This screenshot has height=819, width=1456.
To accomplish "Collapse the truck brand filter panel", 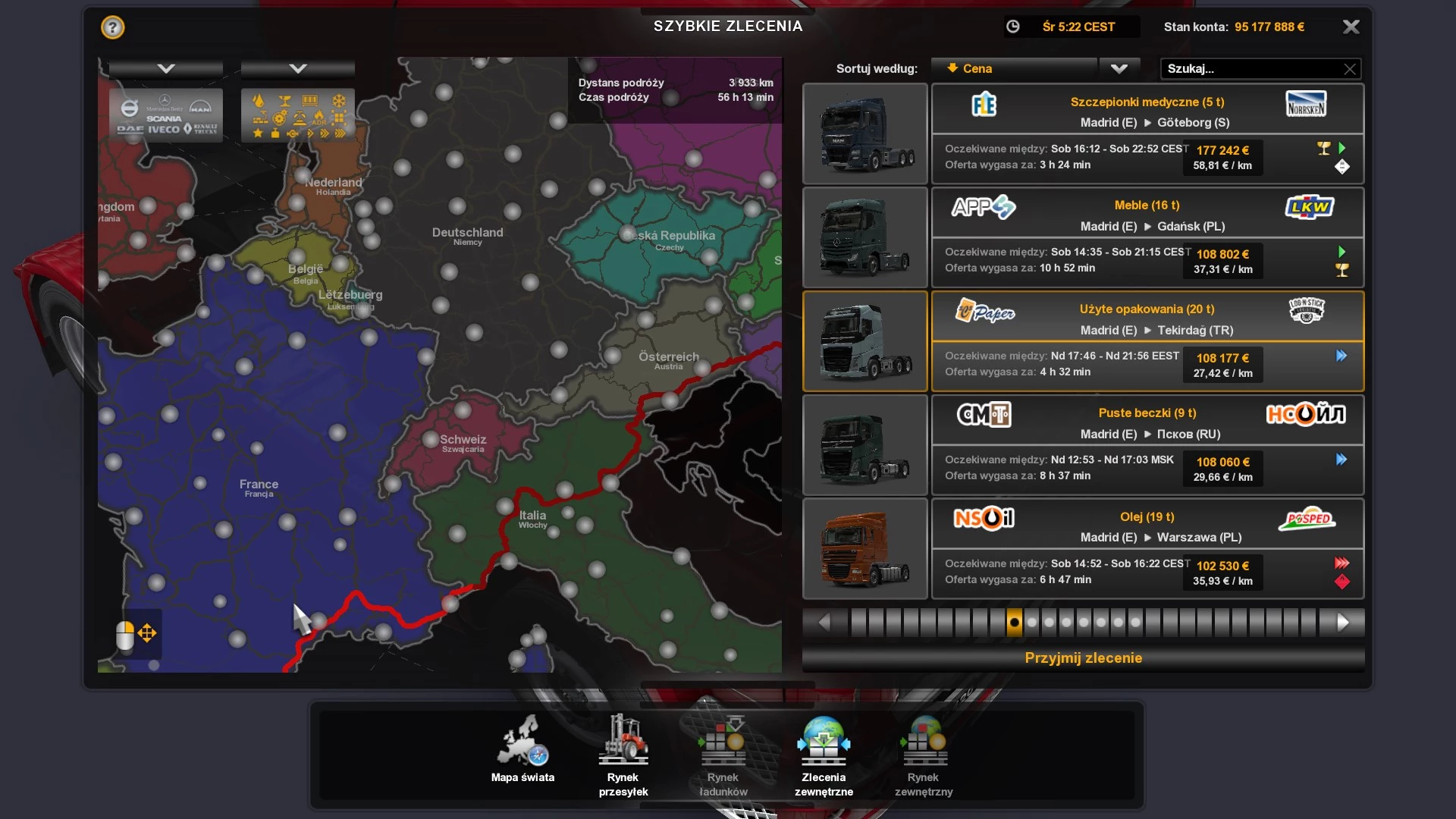I will [x=165, y=68].
